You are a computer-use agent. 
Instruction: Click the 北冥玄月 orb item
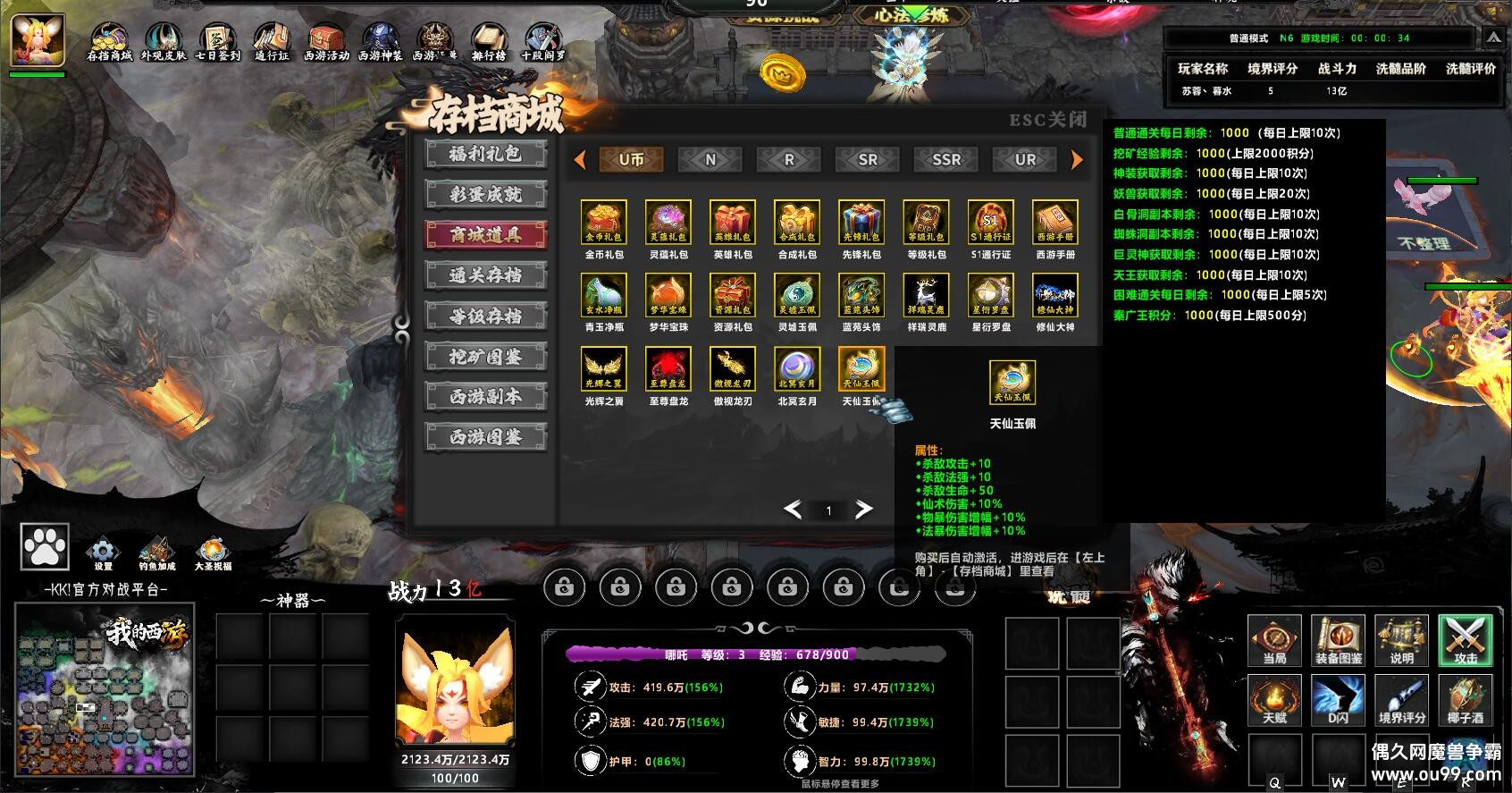[797, 369]
